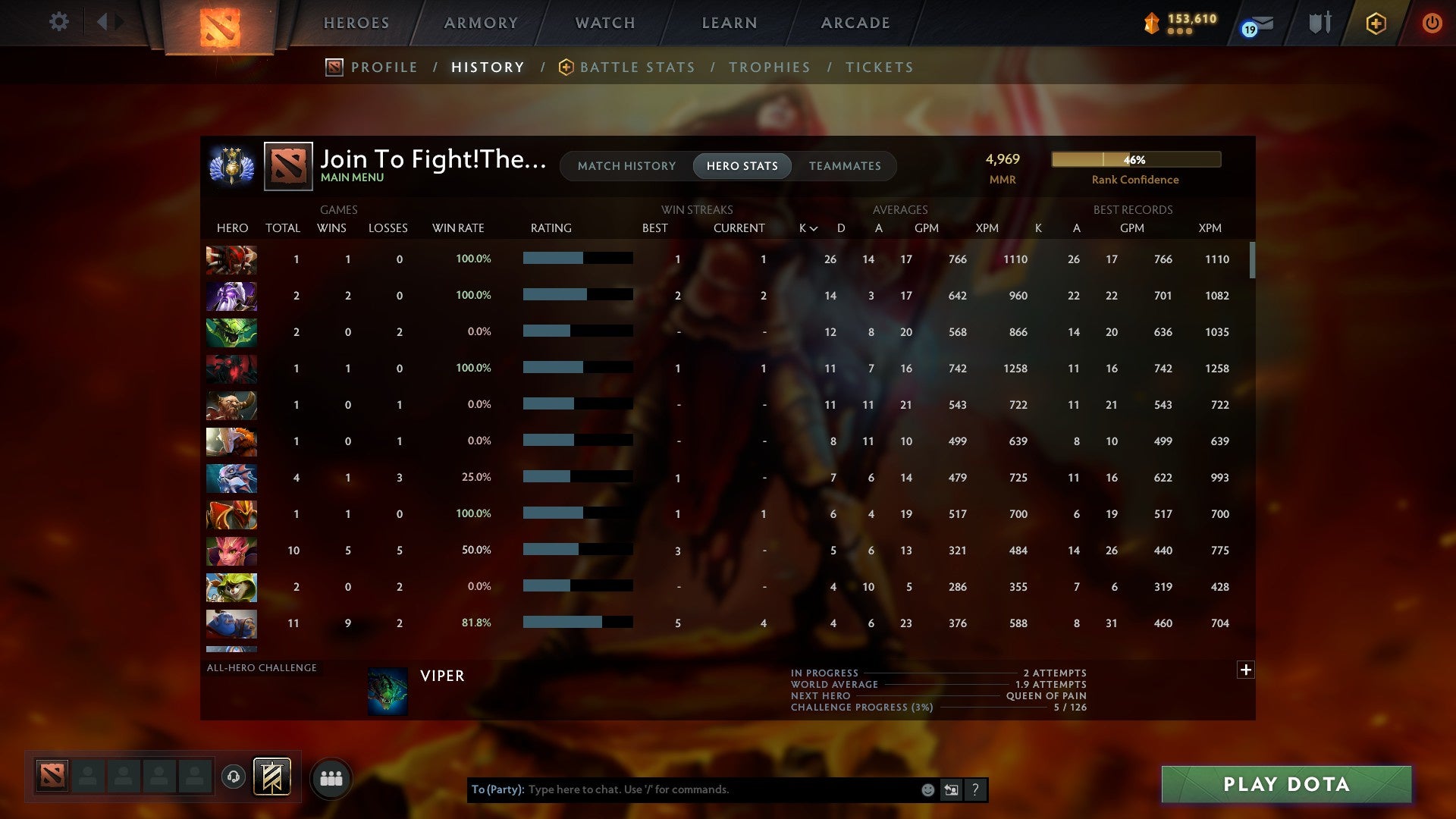Viewport: 1456px width, 819px height.
Task: Go to the Trophies section
Action: [769, 67]
